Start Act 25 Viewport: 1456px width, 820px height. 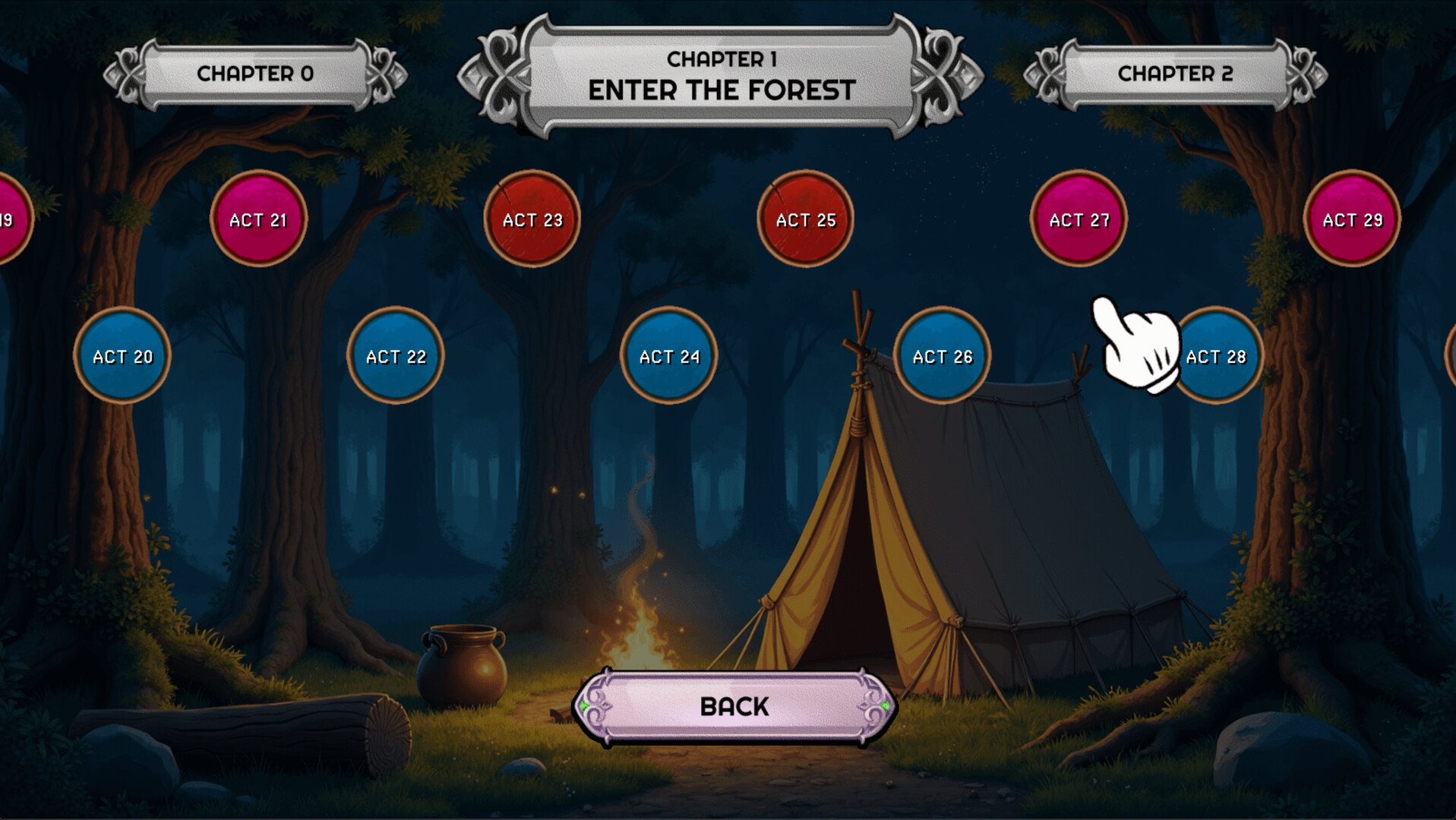pyautogui.click(x=805, y=219)
